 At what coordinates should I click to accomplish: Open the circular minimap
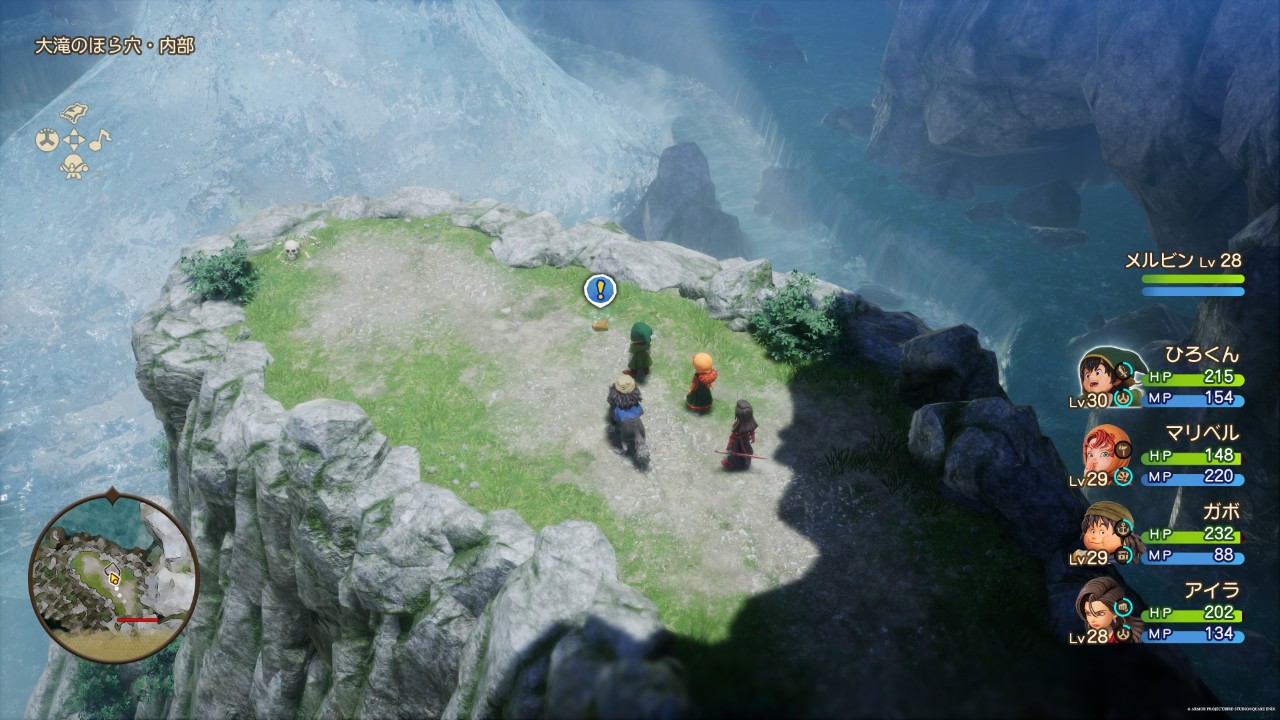point(113,577)
